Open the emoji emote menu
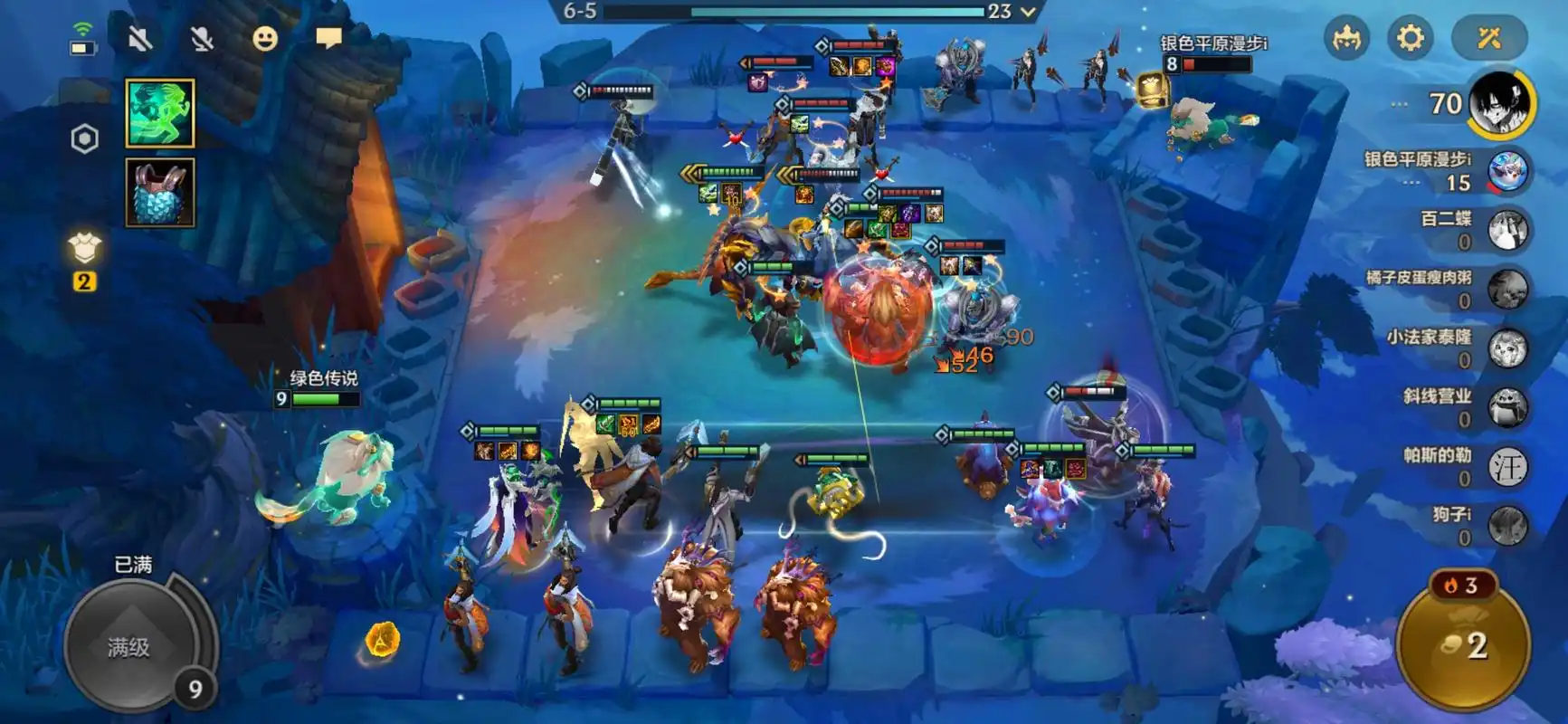The width and height of the screenshot is (1568, 724). [264, 38]
